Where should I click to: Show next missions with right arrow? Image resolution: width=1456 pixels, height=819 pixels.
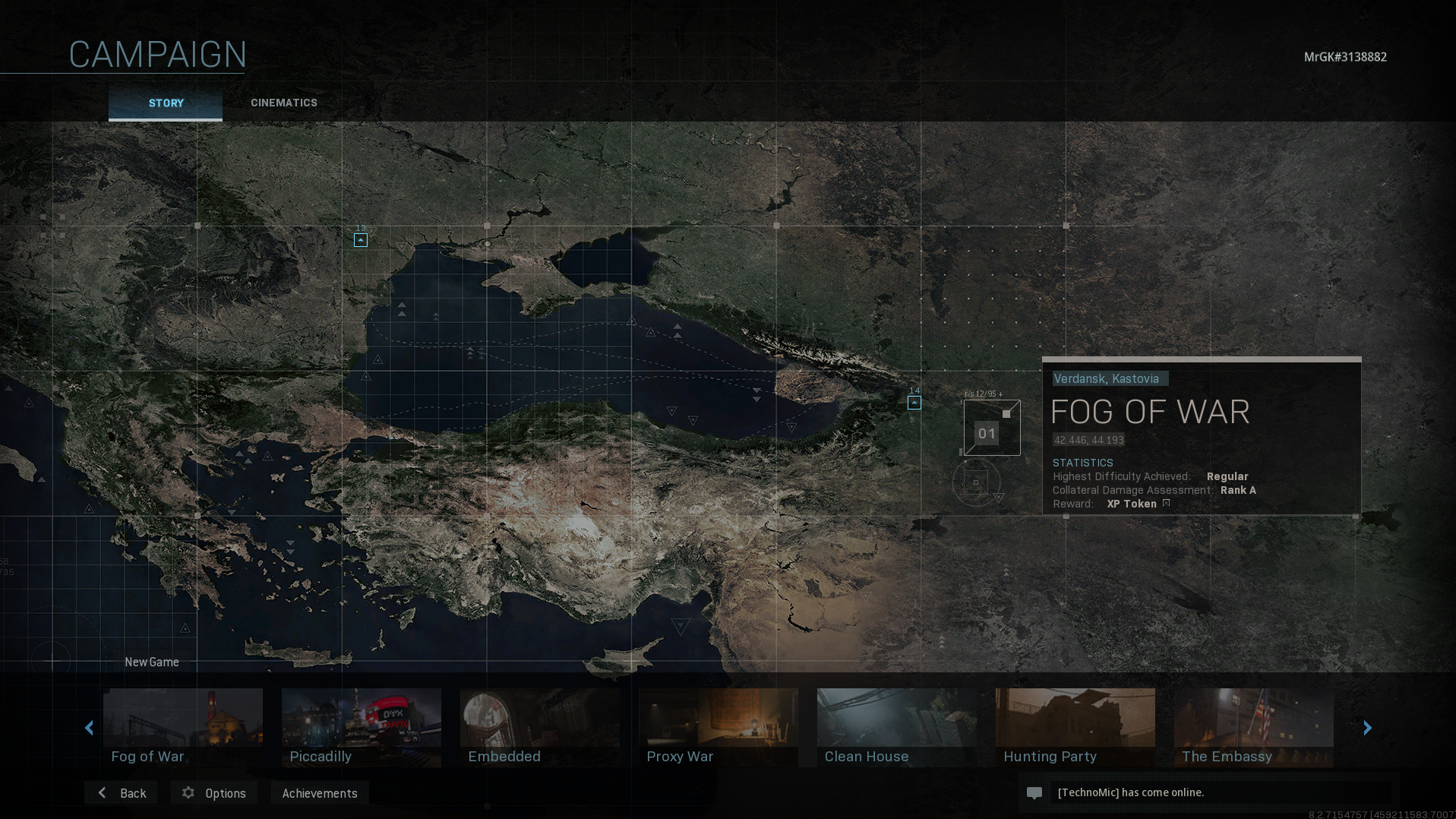coord(1367,728)
